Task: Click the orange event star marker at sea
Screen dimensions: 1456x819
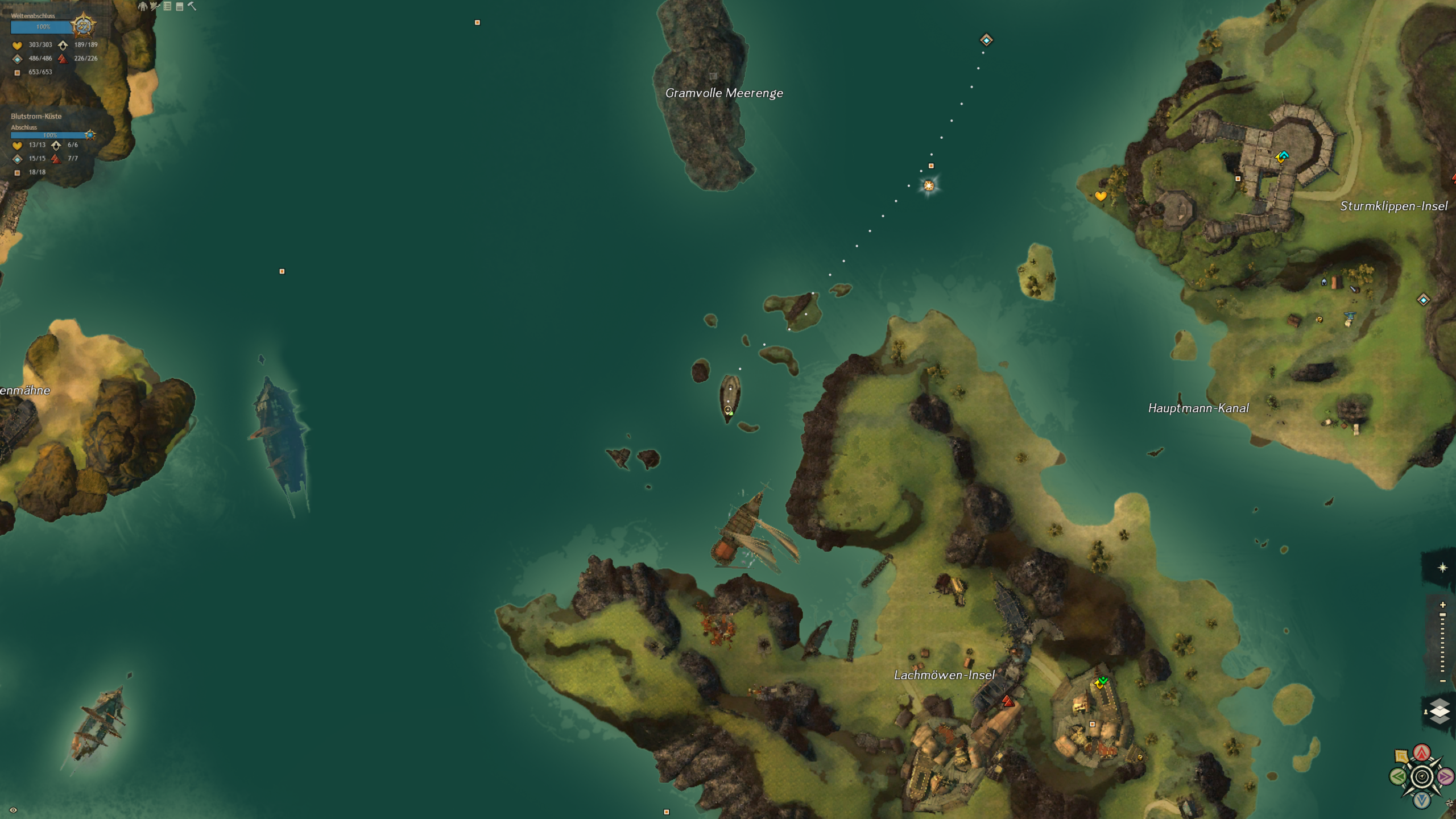Action: [x=929, y=185]
